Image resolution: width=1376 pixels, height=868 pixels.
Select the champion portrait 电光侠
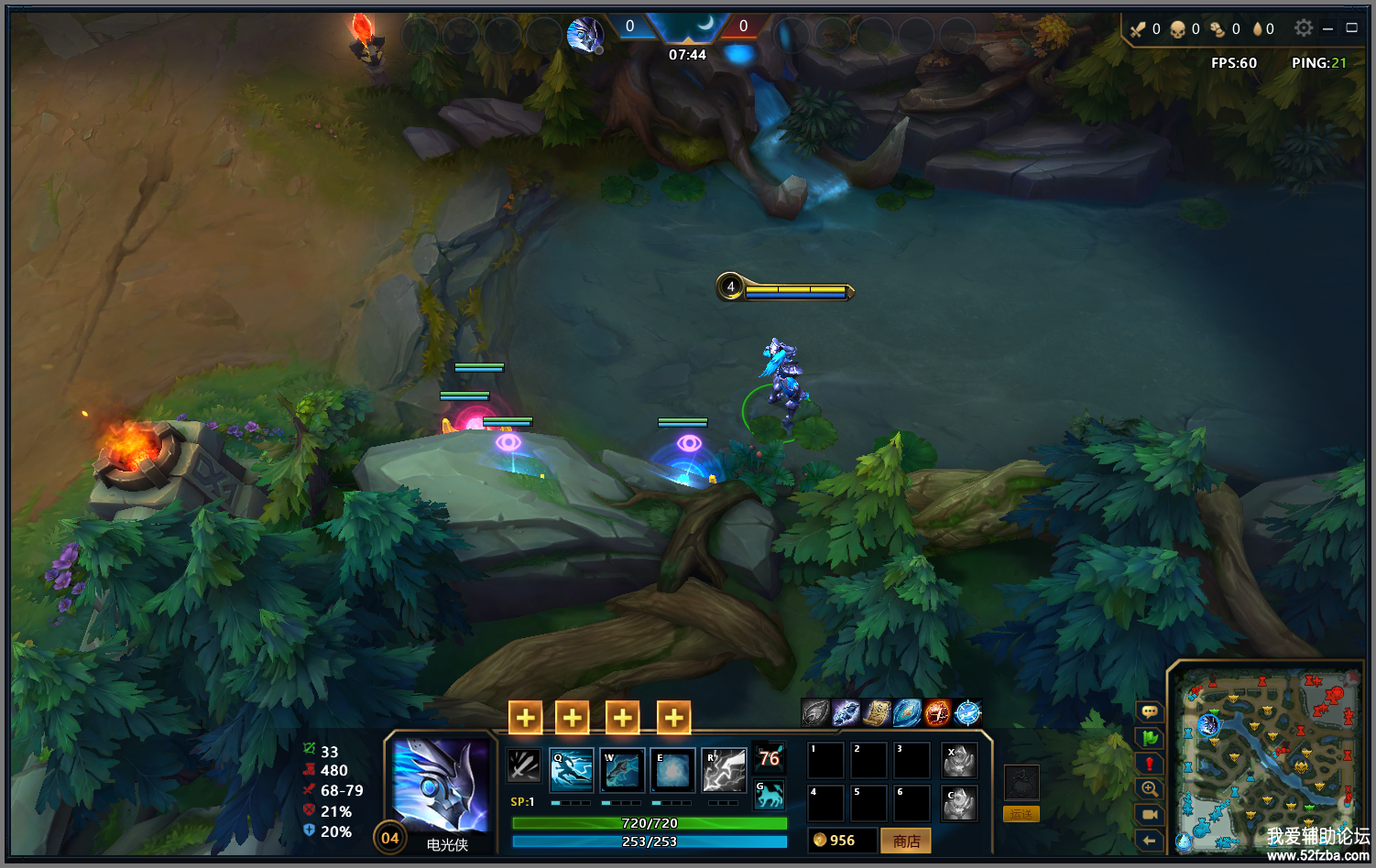click(441, 787)
